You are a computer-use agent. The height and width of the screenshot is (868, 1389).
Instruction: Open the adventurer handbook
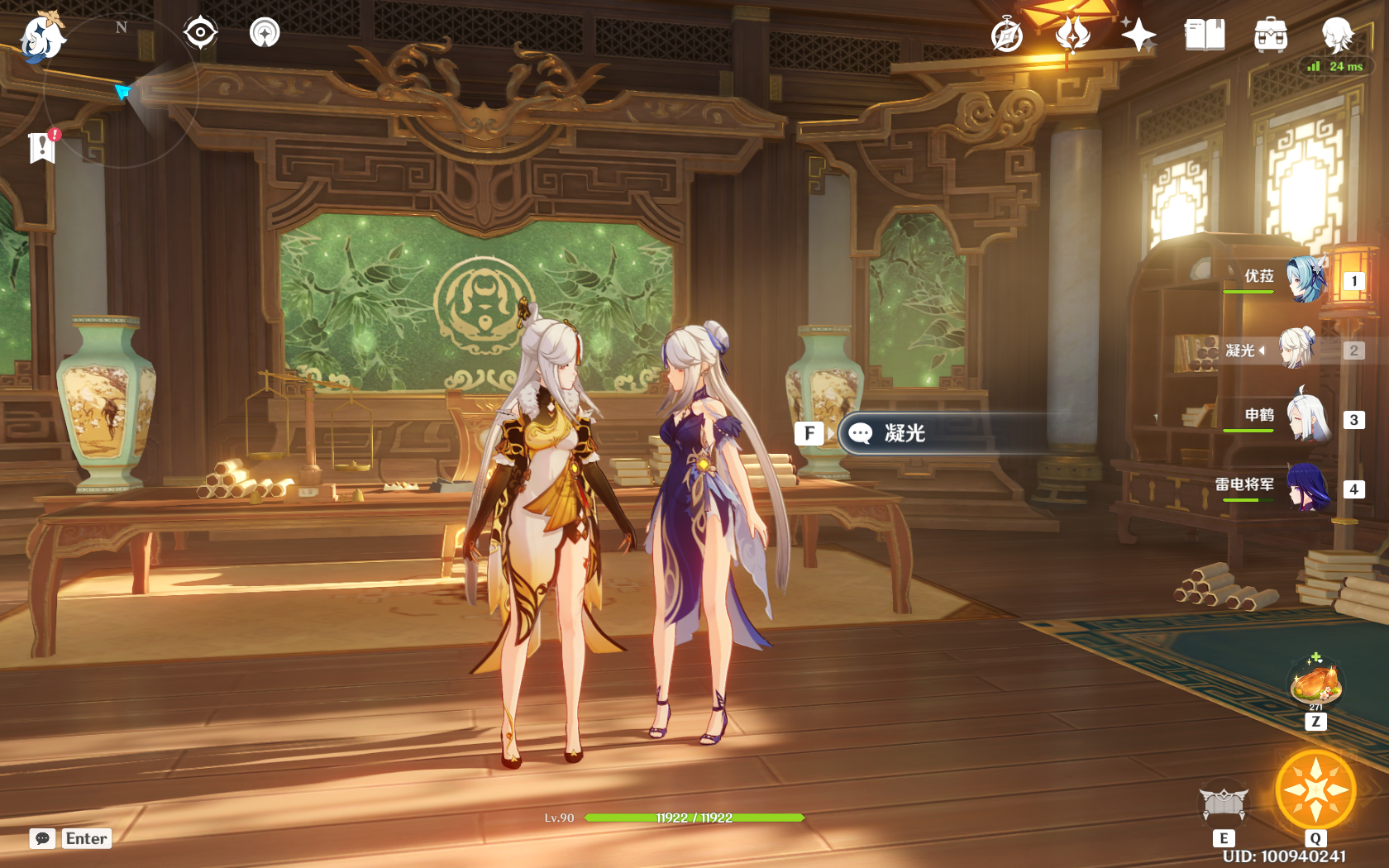point(1205,36)
